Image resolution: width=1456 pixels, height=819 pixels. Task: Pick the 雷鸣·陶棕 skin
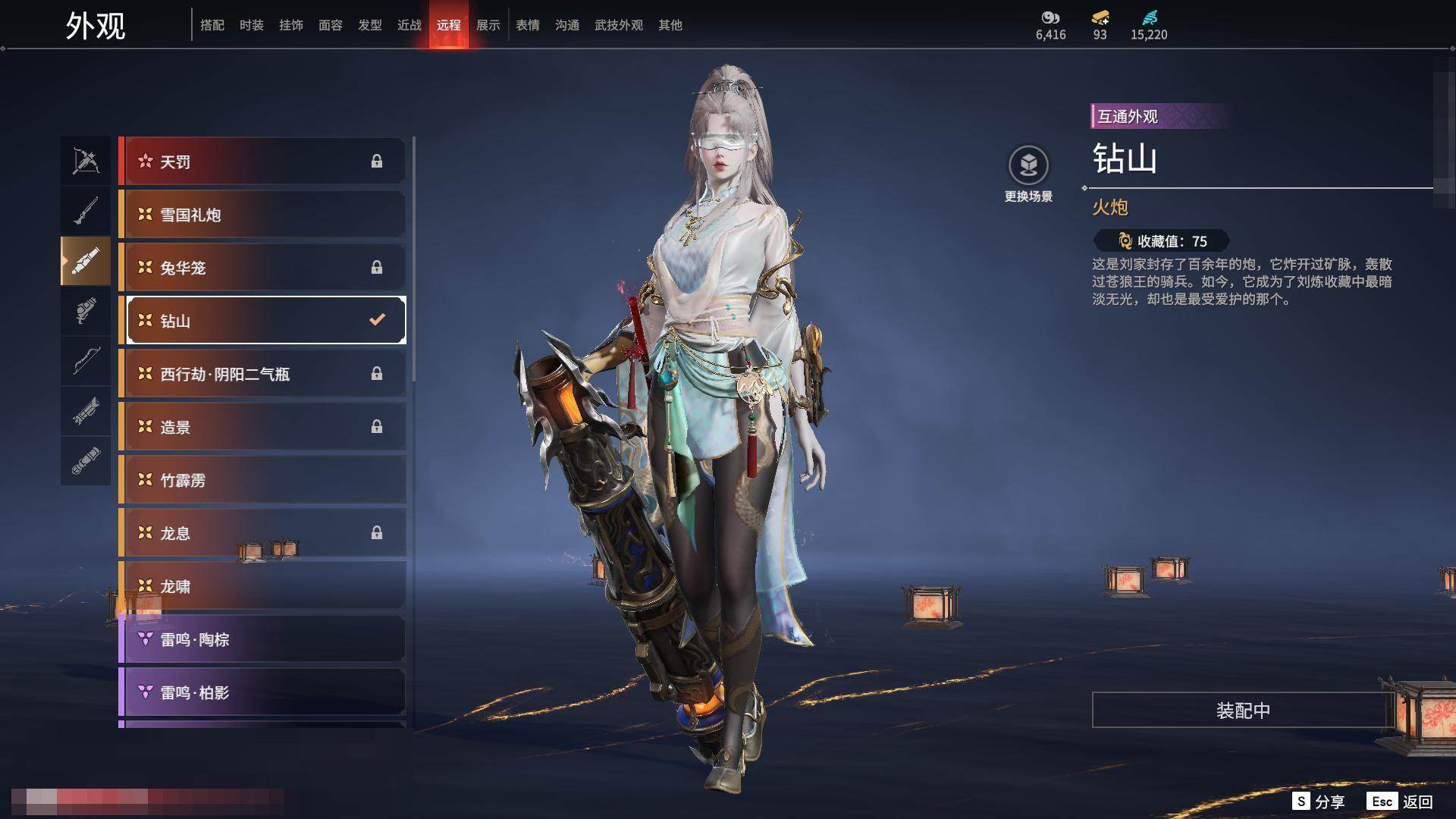262,639
